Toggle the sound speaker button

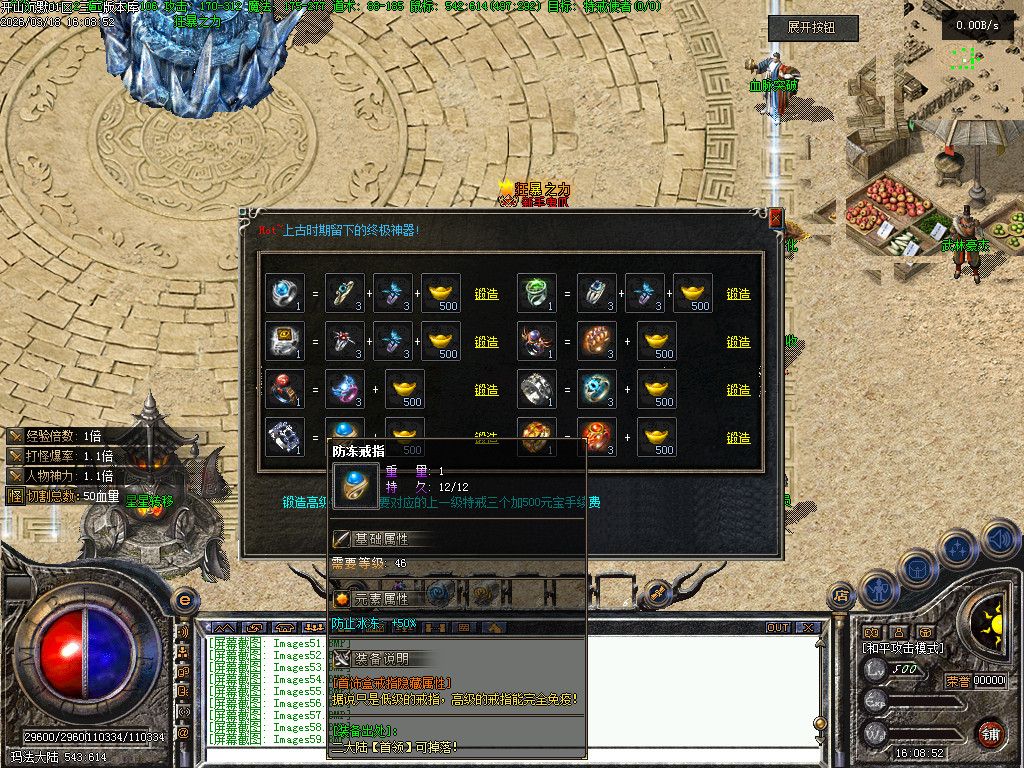click(999, 539)
